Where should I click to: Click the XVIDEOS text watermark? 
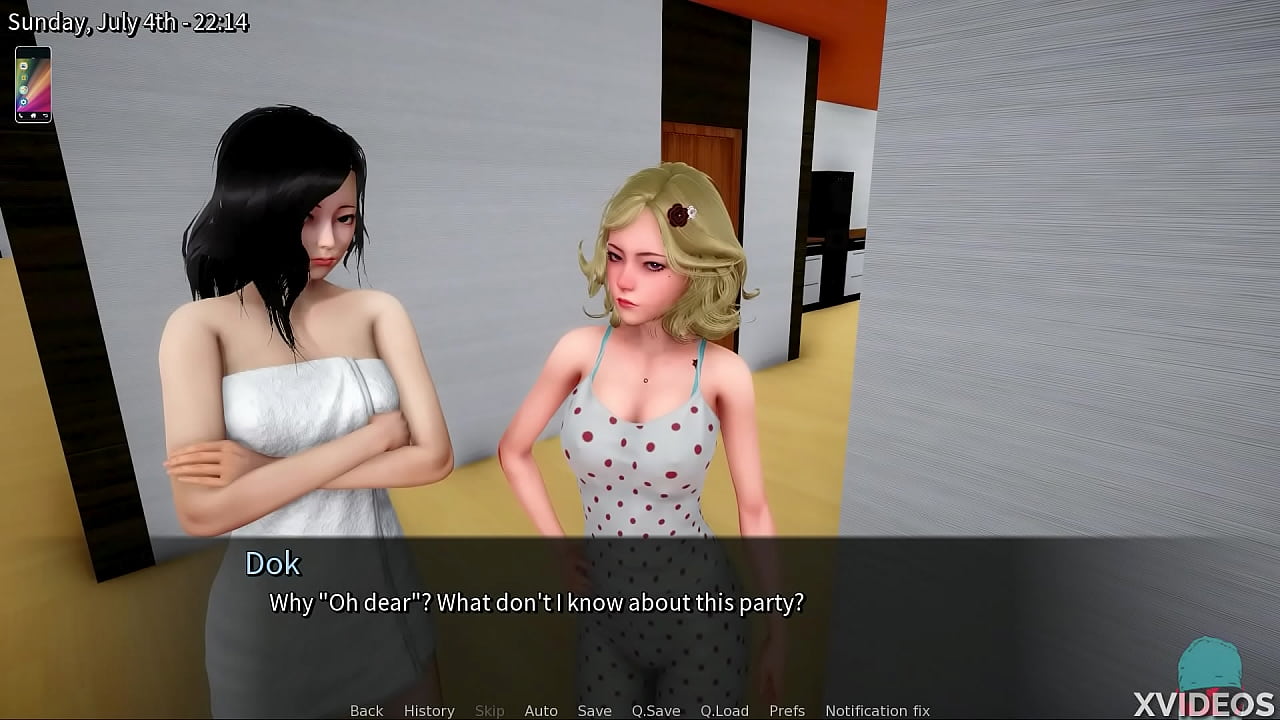tap(1206, 705)
